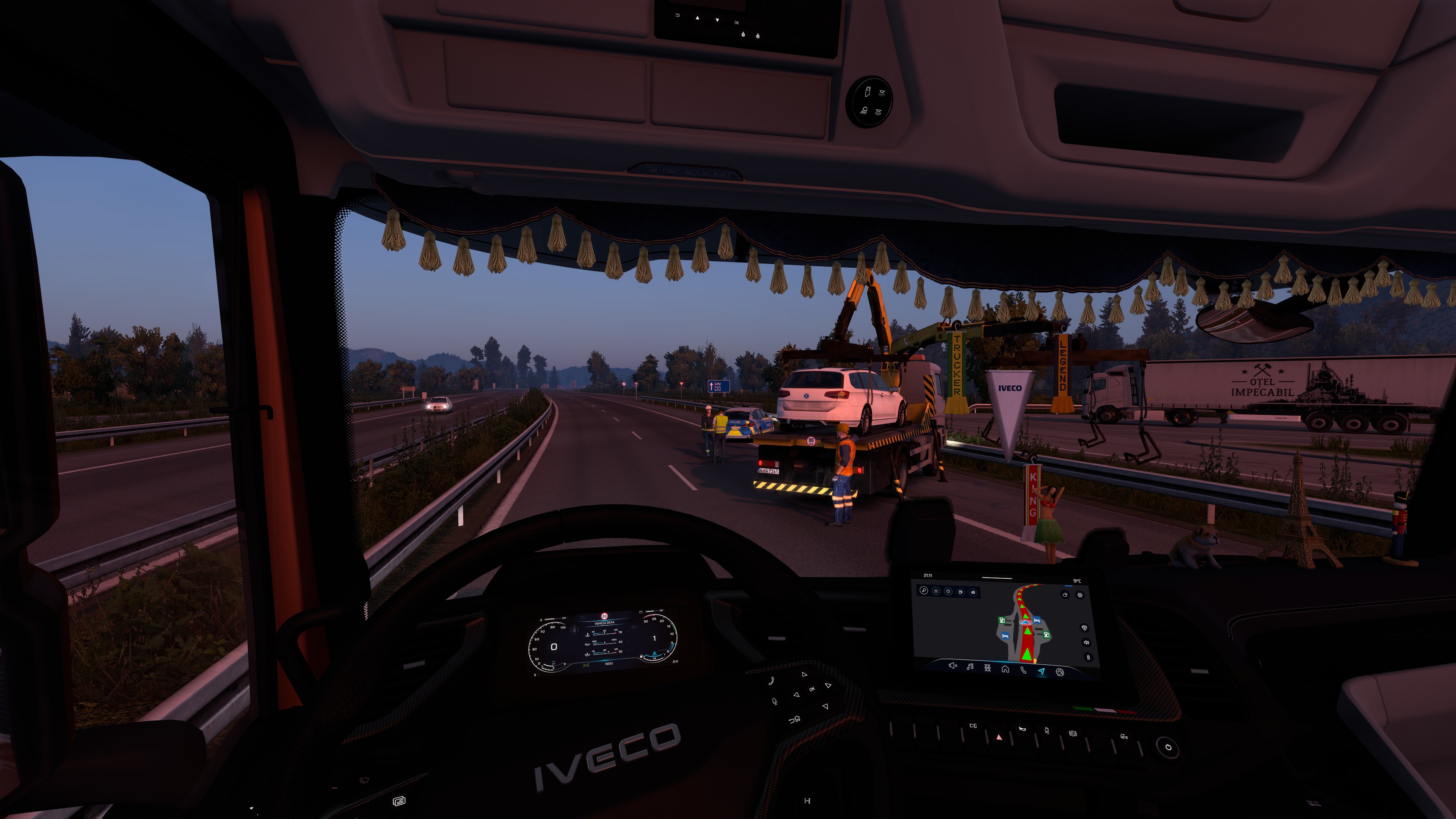This screenshot has width=1456, height=819.
Task: Open the globe icon on the infotainment bar
Action: 1060,672
